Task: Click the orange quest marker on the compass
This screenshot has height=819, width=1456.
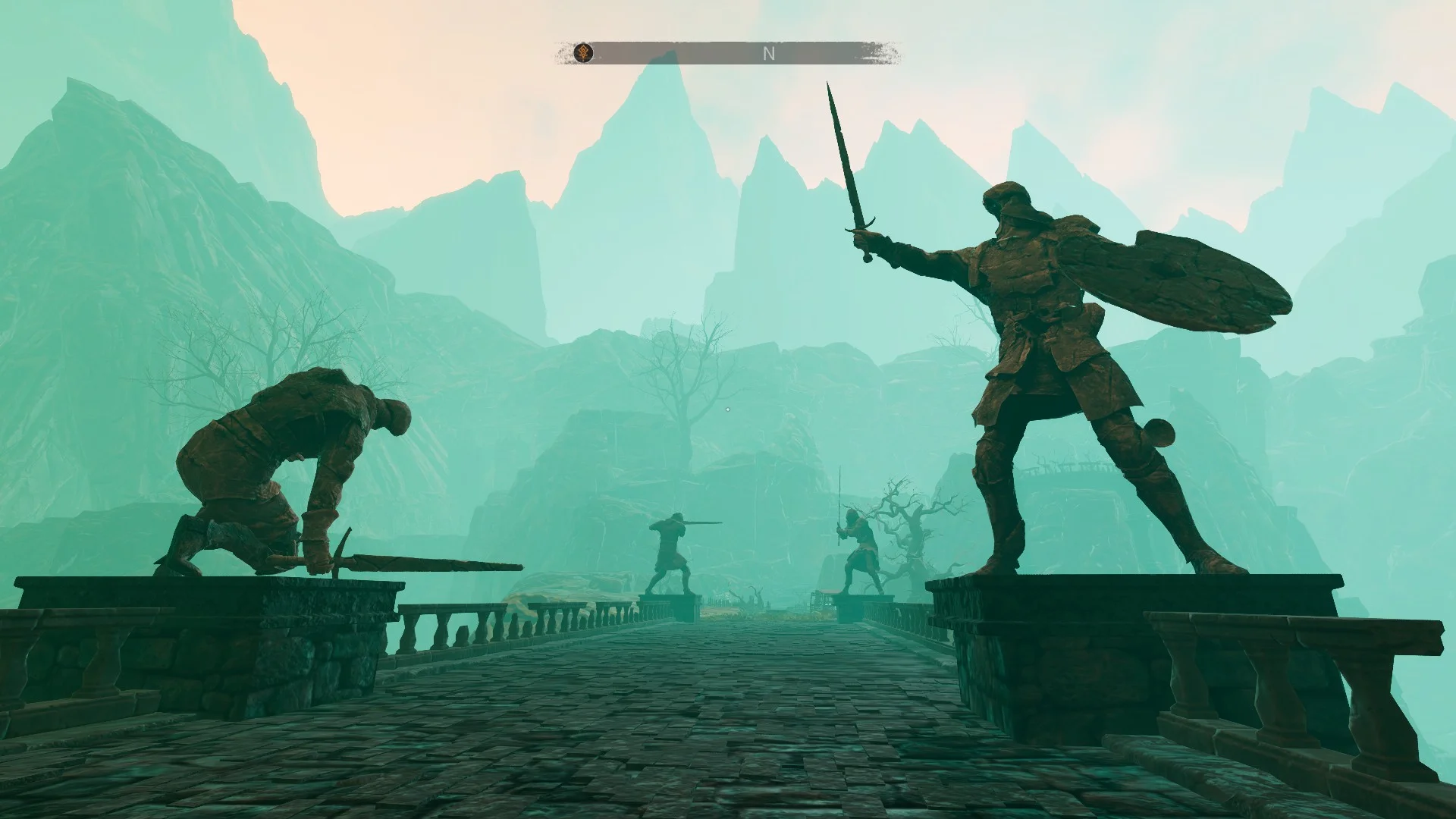Action: click(x=583, y=52)
